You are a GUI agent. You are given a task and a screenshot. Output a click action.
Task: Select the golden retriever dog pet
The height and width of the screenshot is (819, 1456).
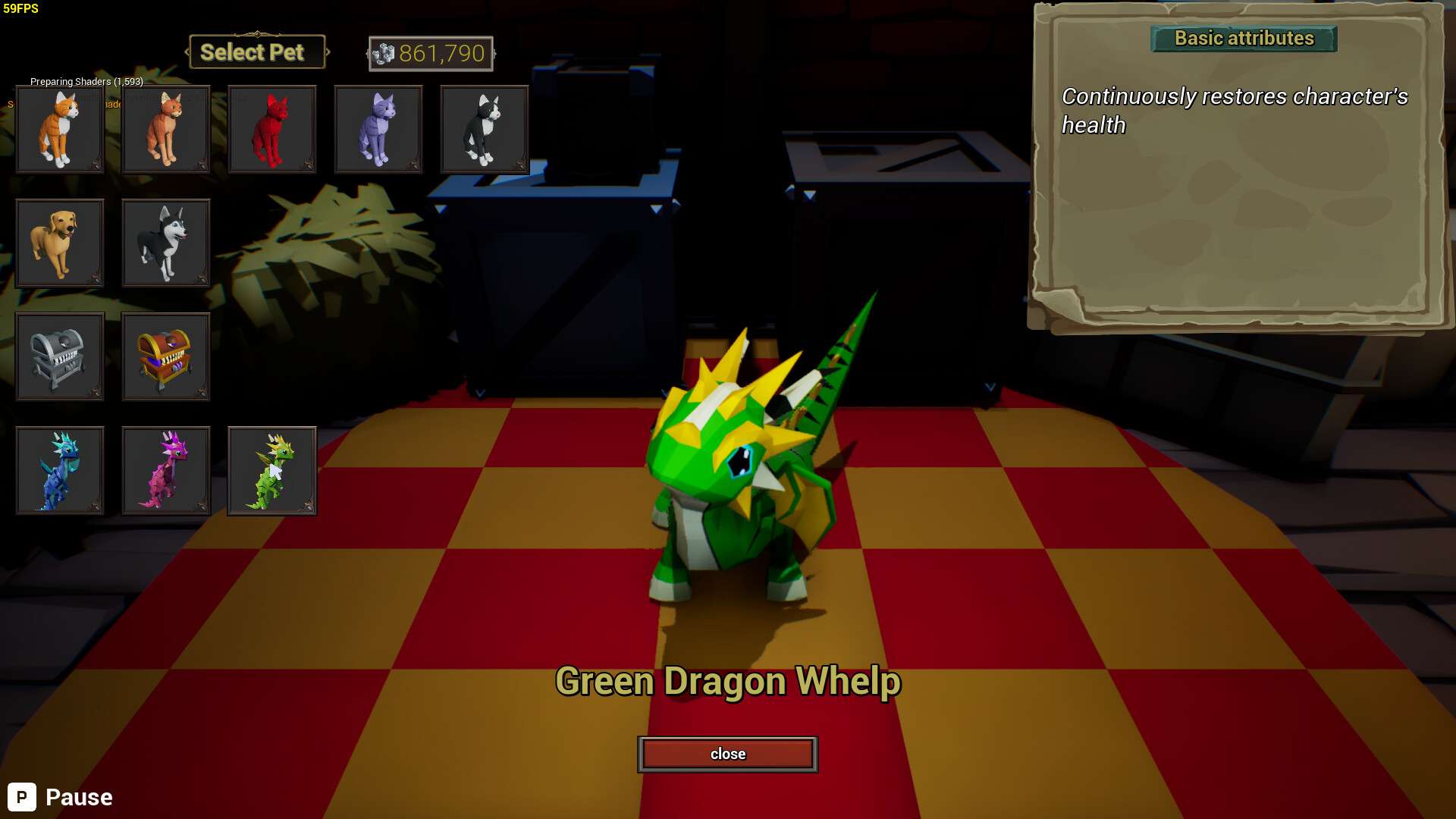60,243
